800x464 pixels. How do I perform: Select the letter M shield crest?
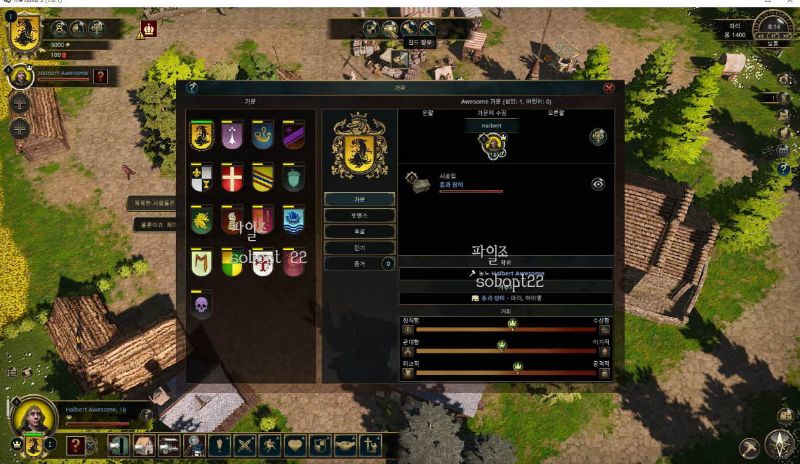(202, 262)
